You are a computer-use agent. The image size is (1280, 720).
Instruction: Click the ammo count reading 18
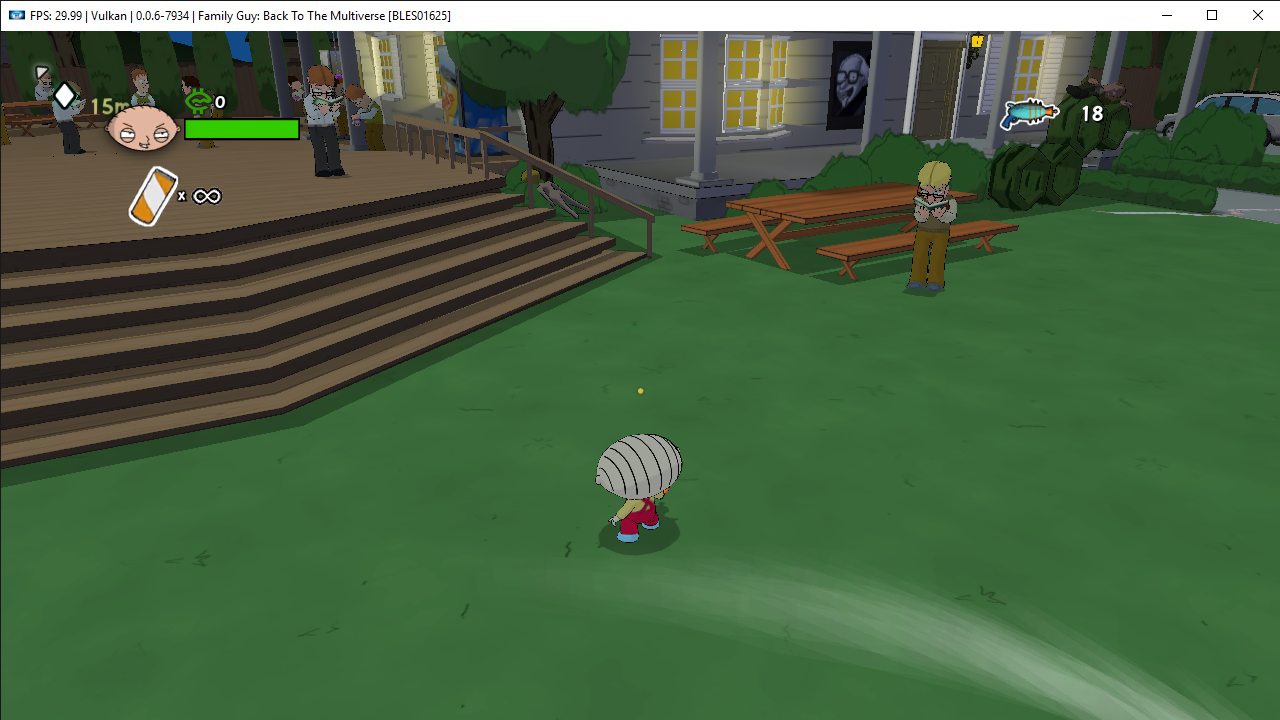[x=1091, y=113]
